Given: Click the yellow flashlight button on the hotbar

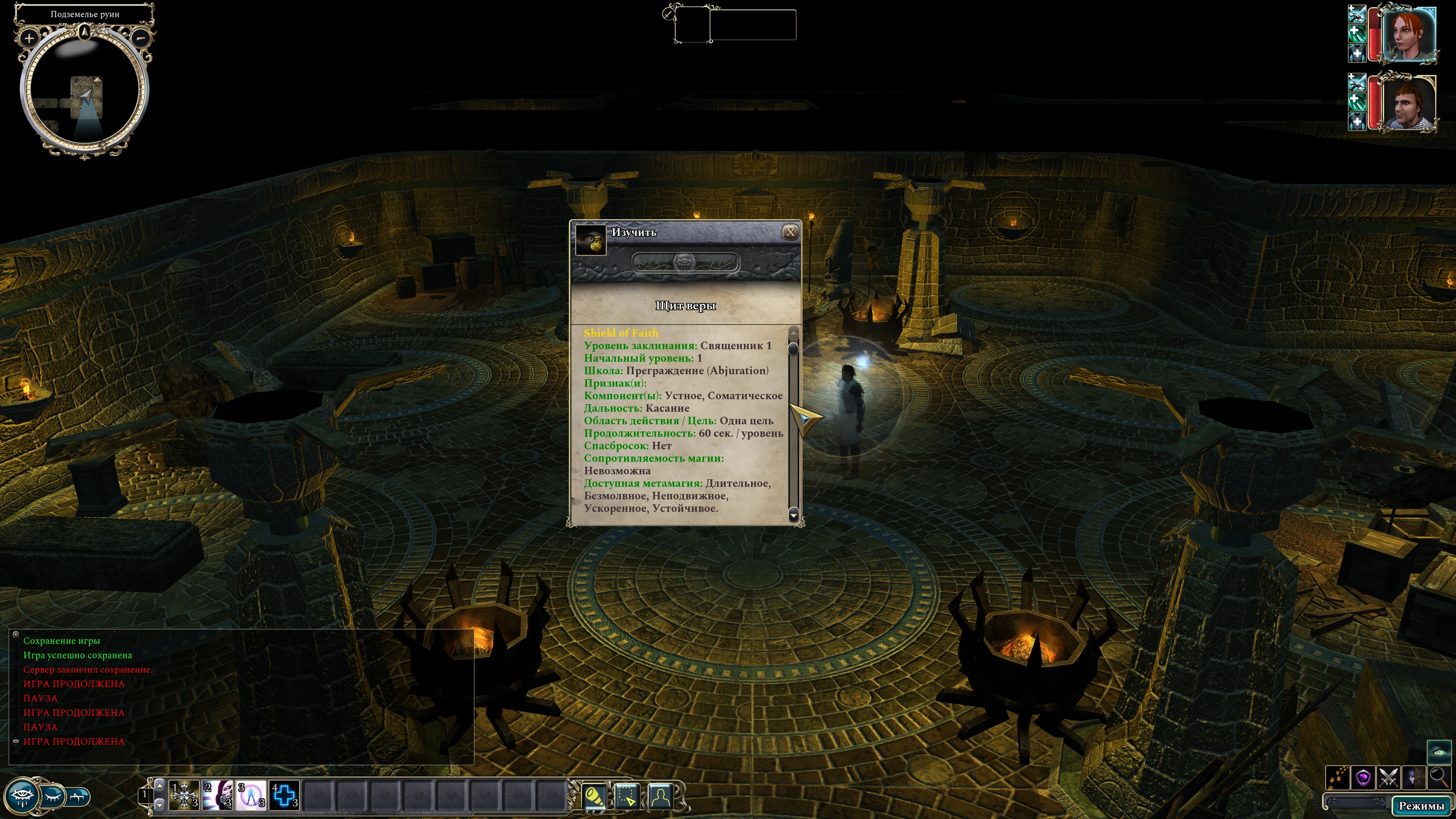Looking at the screenshot, I should tap(595, 796).
